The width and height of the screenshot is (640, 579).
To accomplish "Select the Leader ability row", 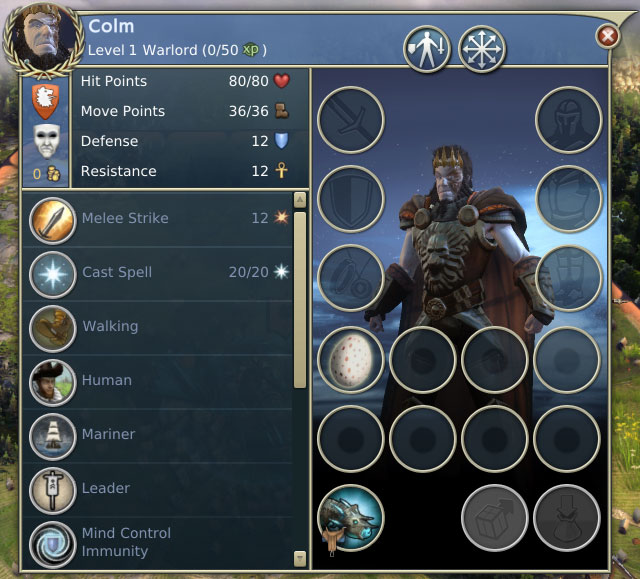I will pos(160,488).
